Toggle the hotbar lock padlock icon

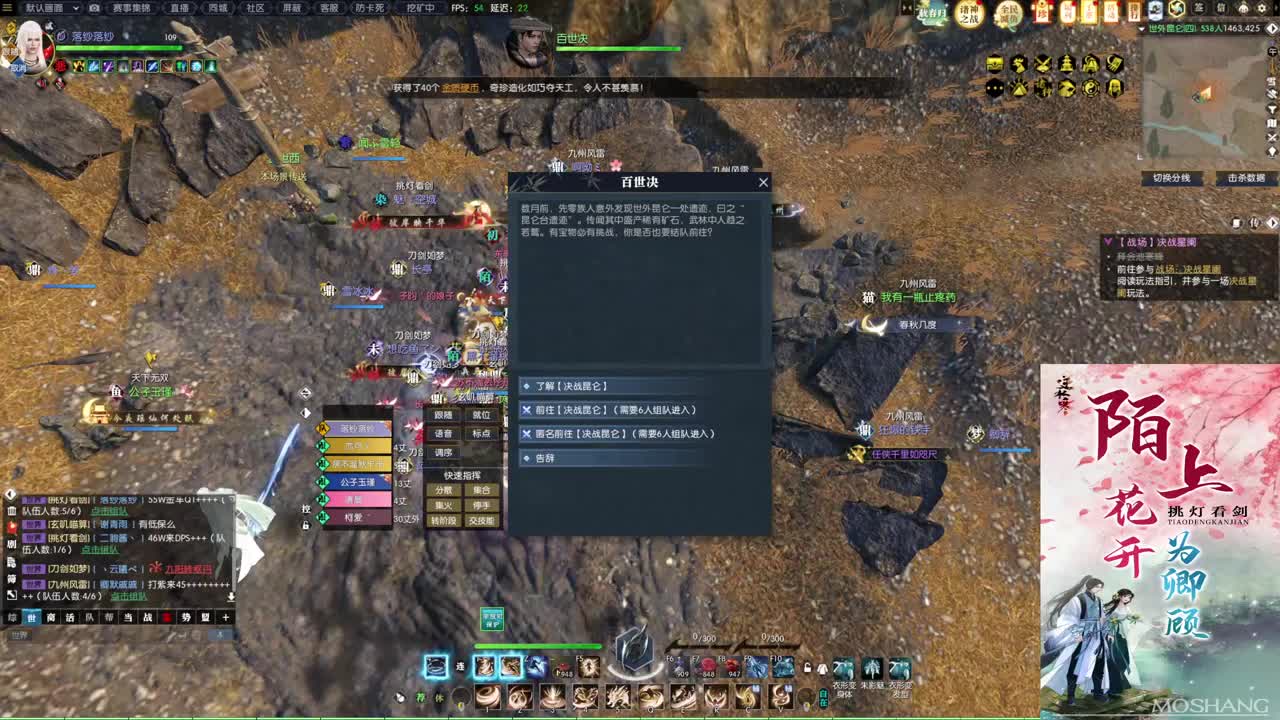(807, 668)
